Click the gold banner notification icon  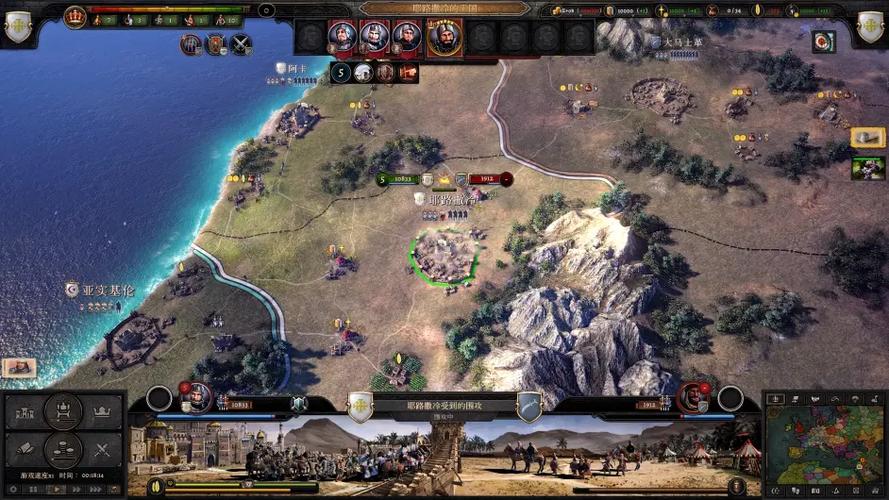tap(867, 137)
